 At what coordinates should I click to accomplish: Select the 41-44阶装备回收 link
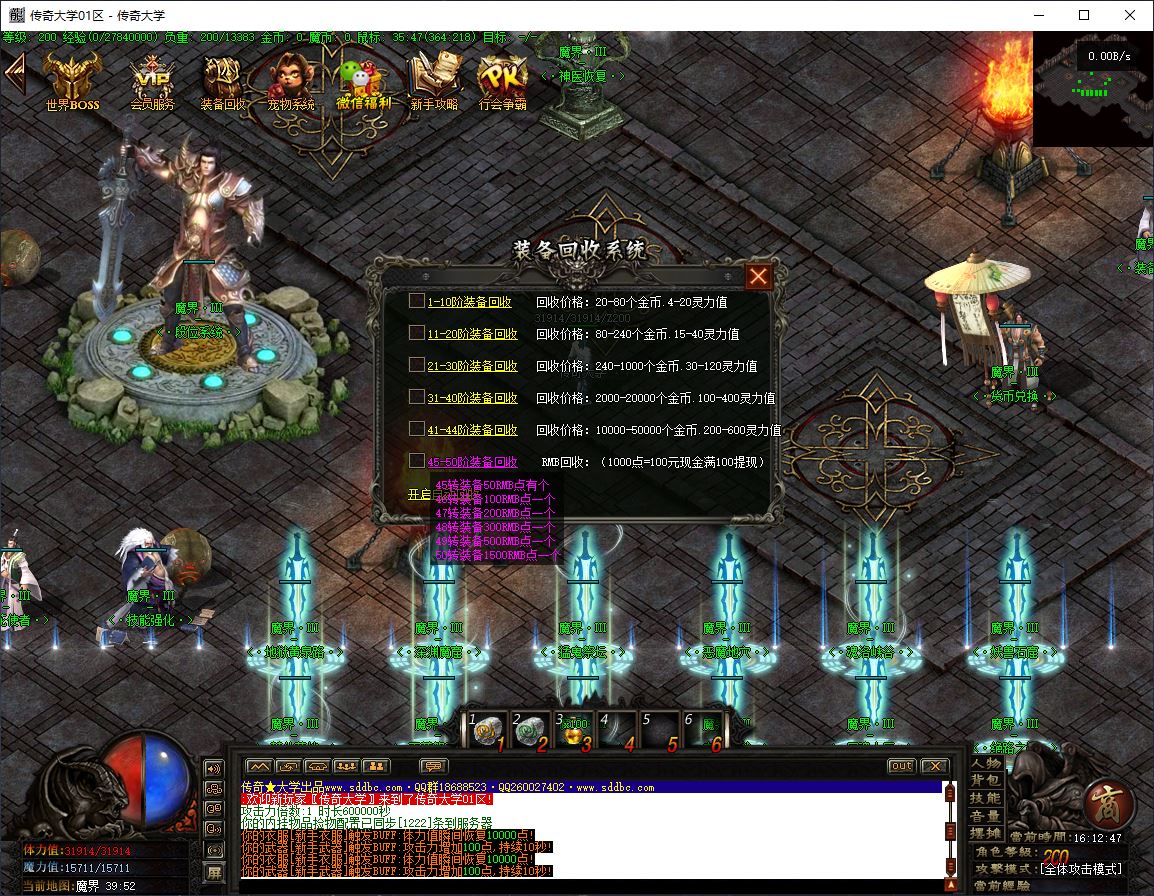point(472,430)
